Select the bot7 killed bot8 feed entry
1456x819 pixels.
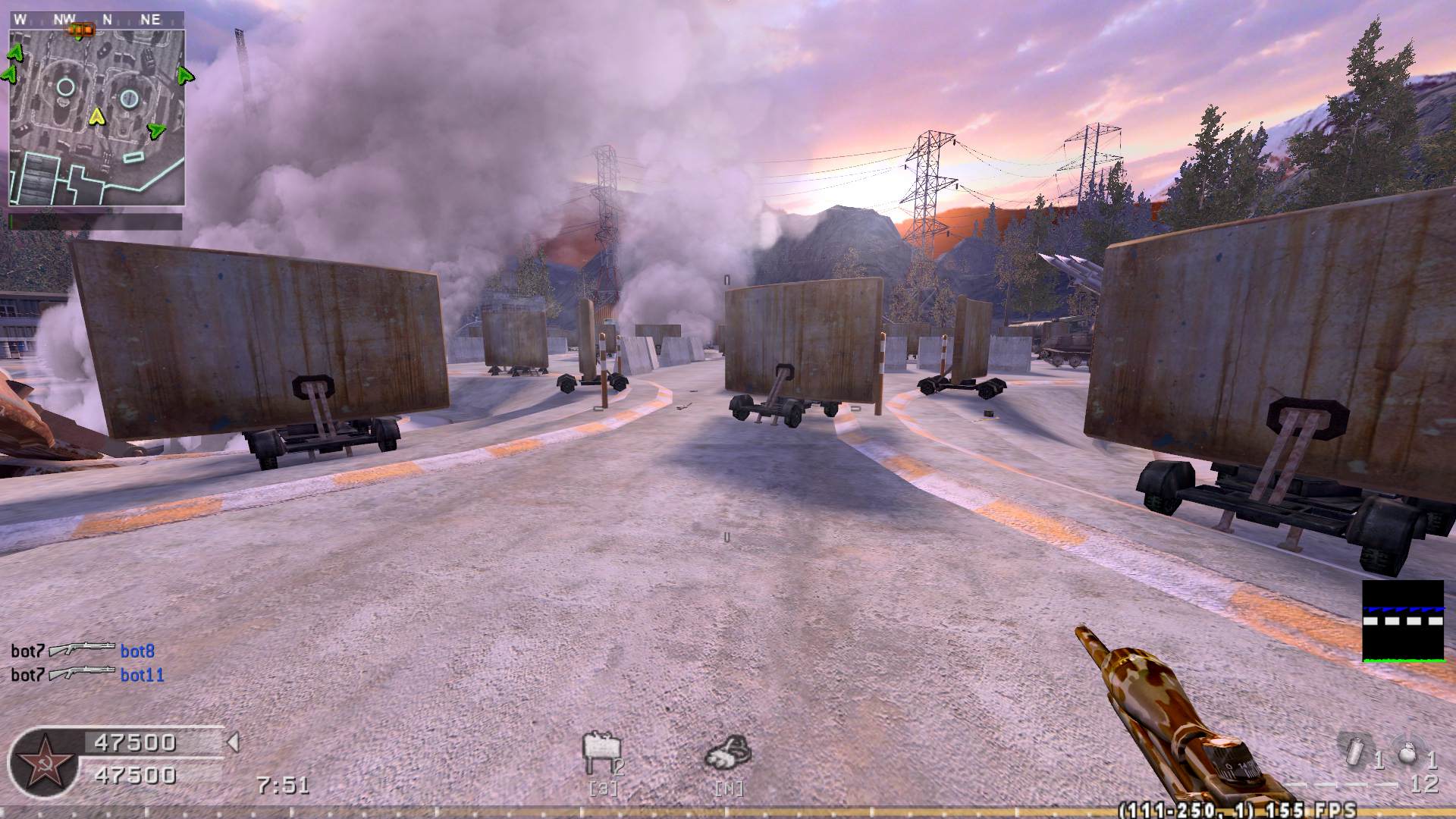83,651
